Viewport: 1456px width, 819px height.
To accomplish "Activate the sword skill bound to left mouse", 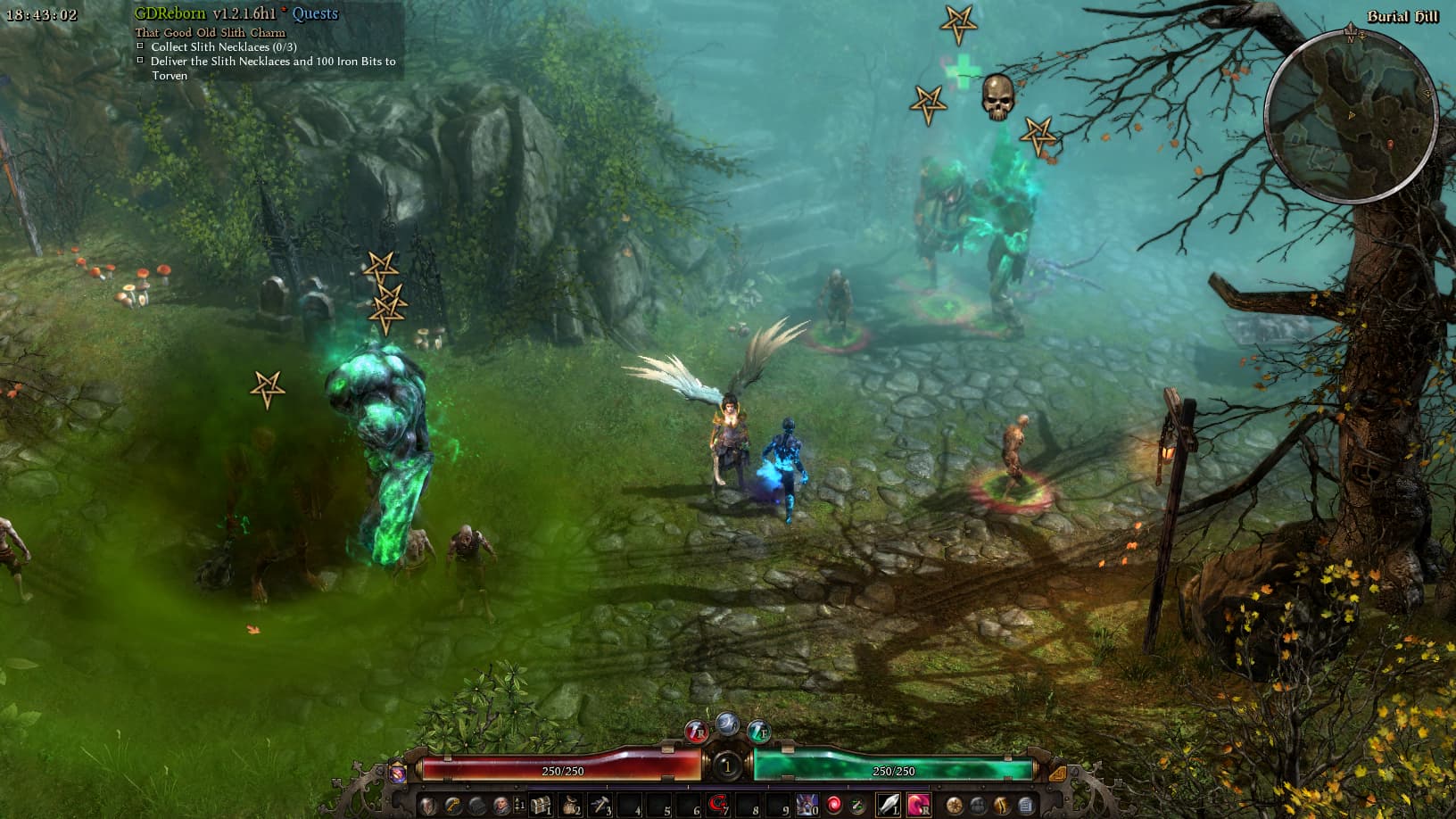I will pos(889,805).
